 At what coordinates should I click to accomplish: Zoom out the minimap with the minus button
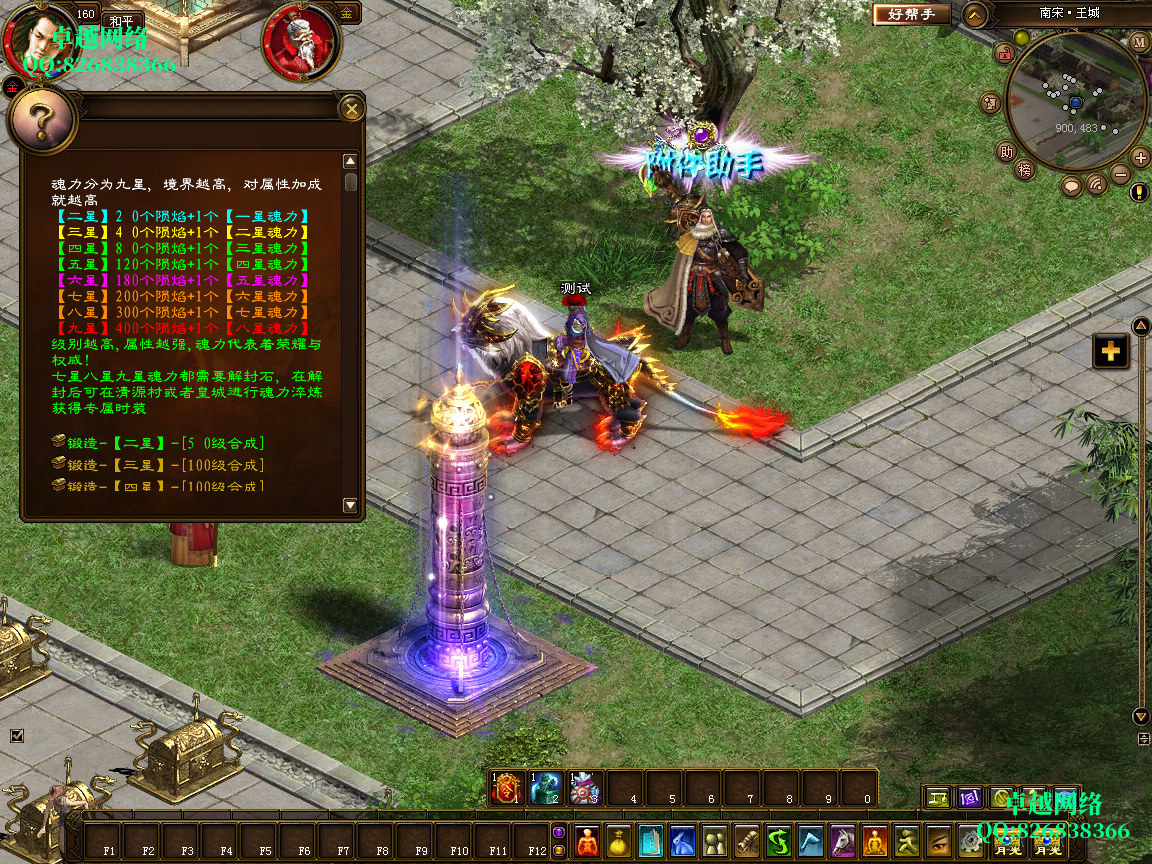pos(1120,175)
